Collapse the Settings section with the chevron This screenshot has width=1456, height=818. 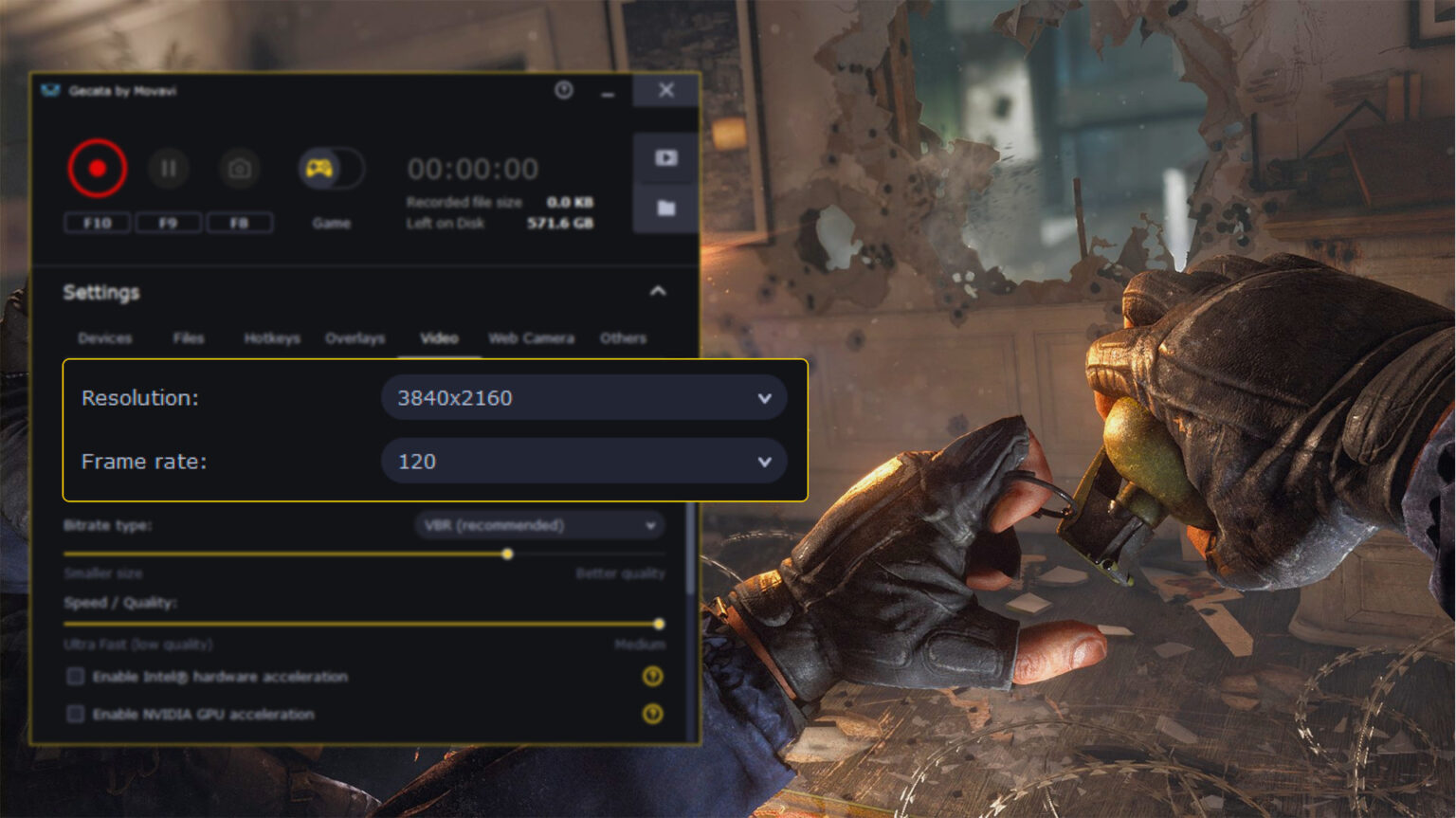(x=658, y=292)
